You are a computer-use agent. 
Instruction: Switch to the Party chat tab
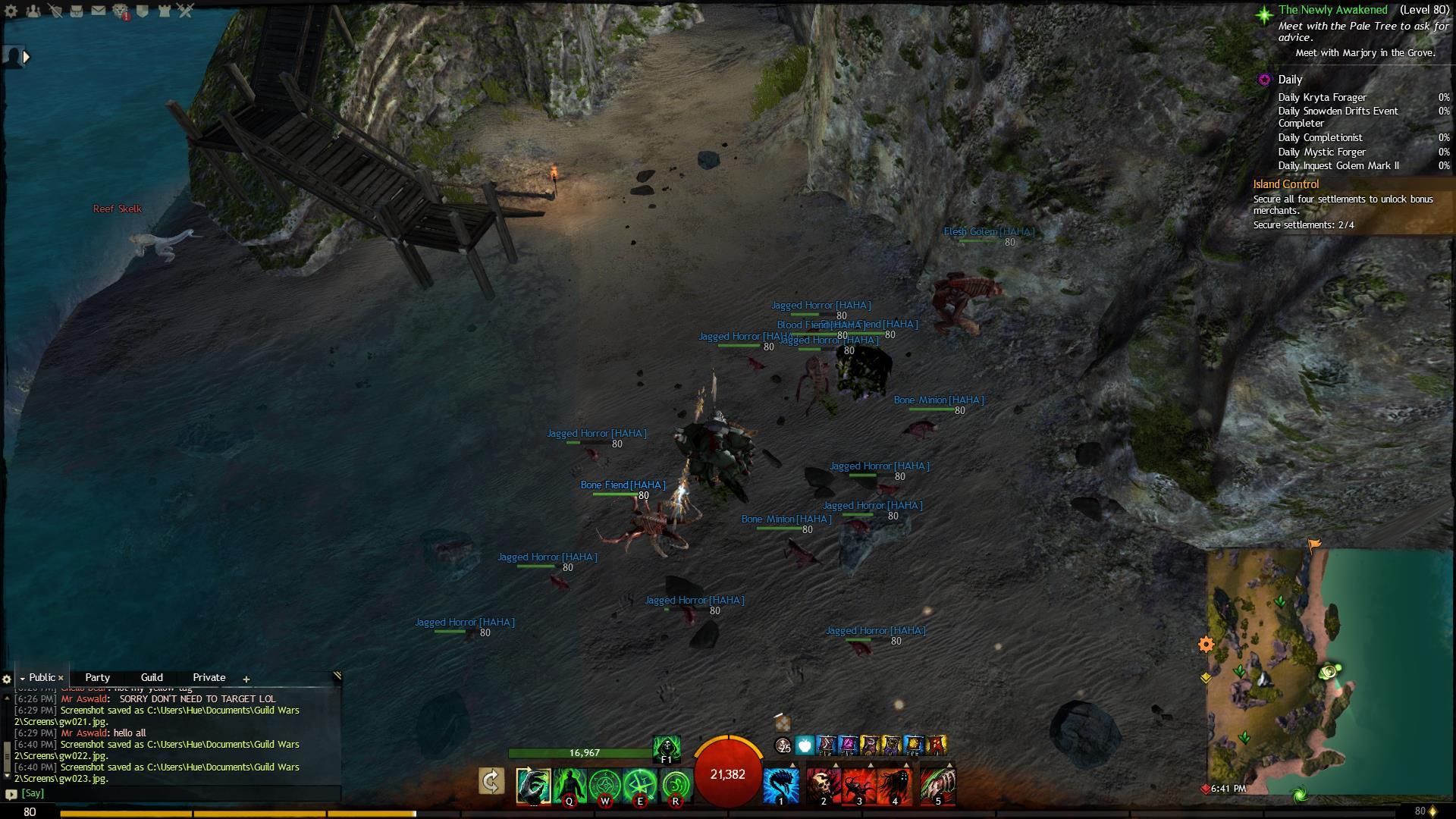97,677
